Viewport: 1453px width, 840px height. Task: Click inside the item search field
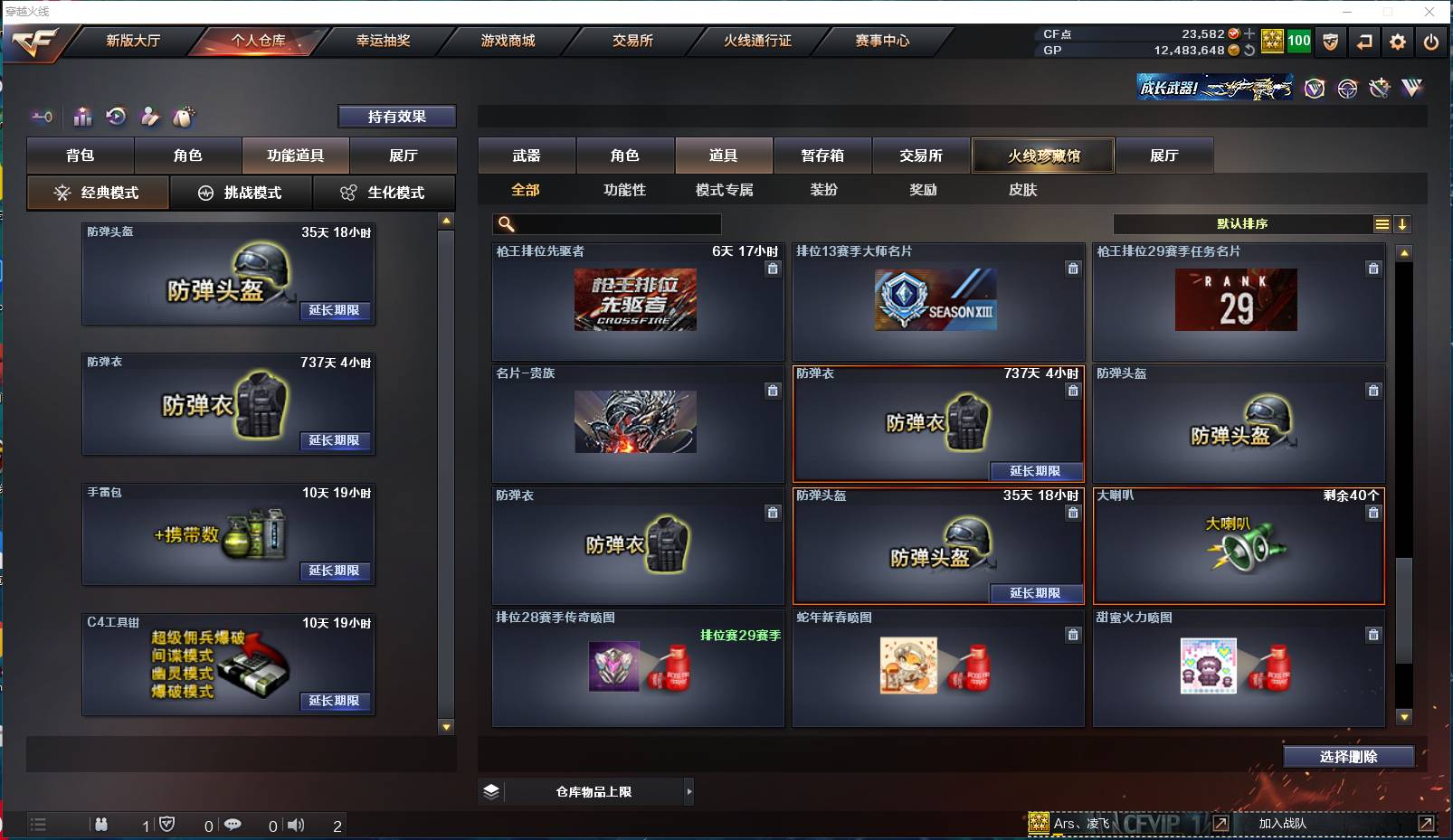pos(606,222)
